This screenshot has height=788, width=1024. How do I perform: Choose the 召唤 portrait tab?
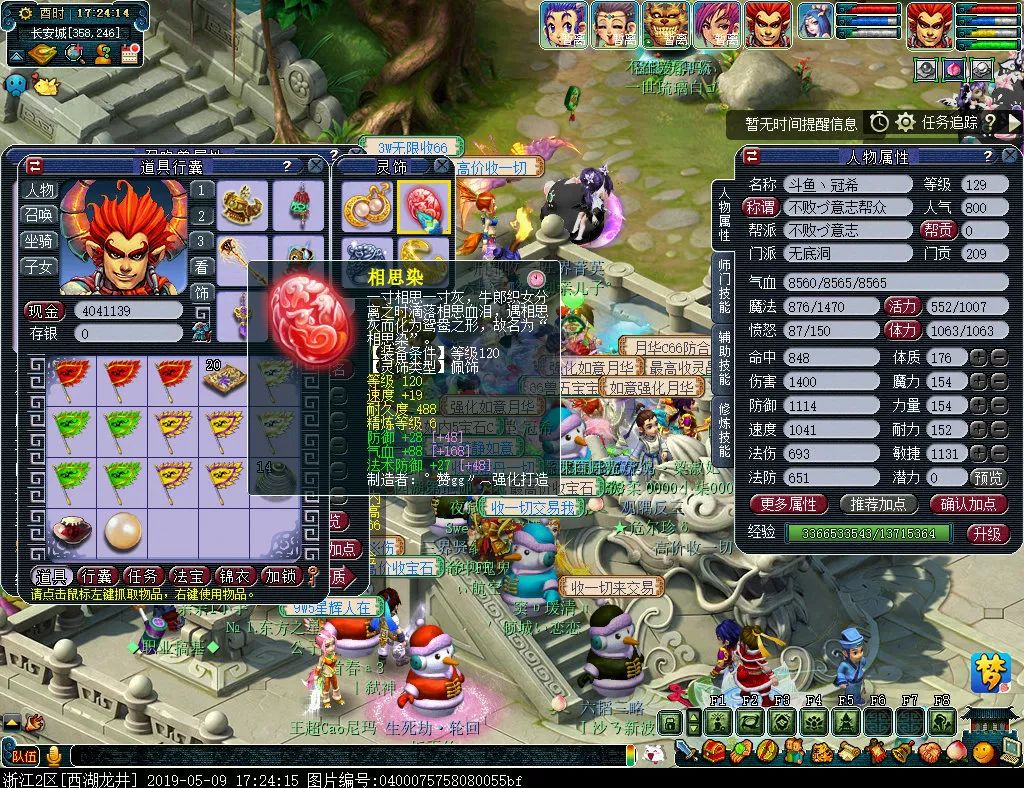click(x=40, y=216)
